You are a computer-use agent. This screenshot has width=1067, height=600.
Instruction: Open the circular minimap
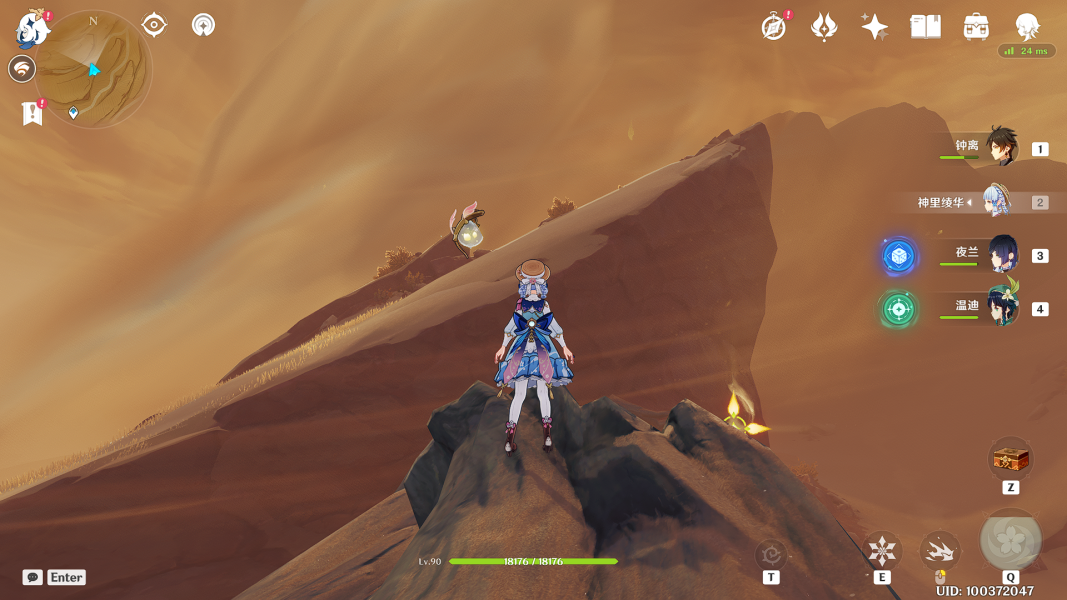click(93, 69)
